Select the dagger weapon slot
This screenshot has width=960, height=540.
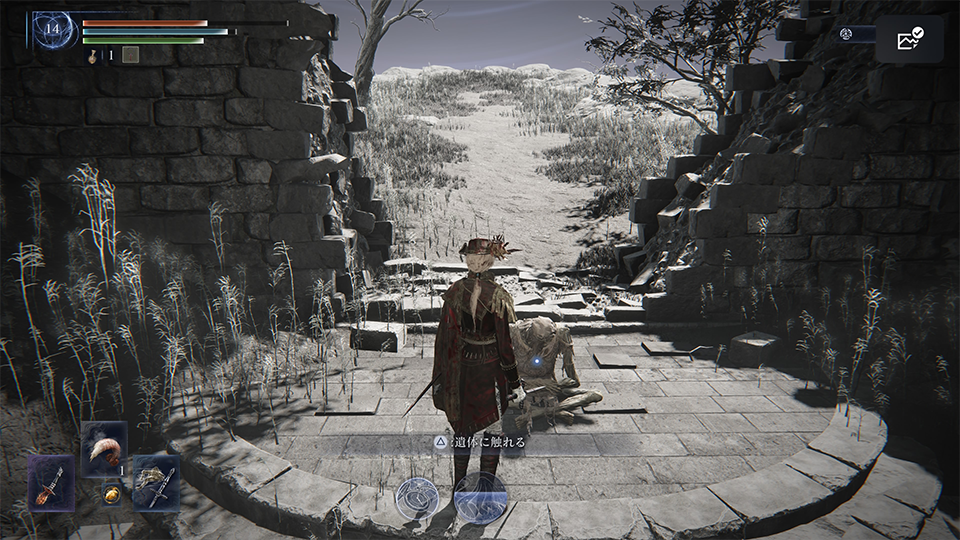click(50, 482)
